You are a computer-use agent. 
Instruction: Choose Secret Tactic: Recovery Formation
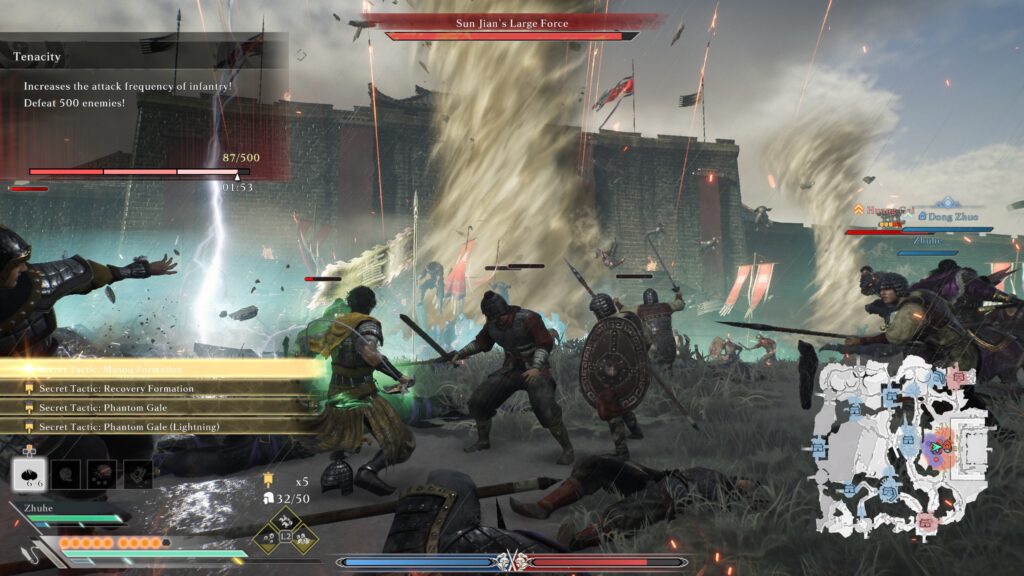pyautogui.click(x=116, y=388)
